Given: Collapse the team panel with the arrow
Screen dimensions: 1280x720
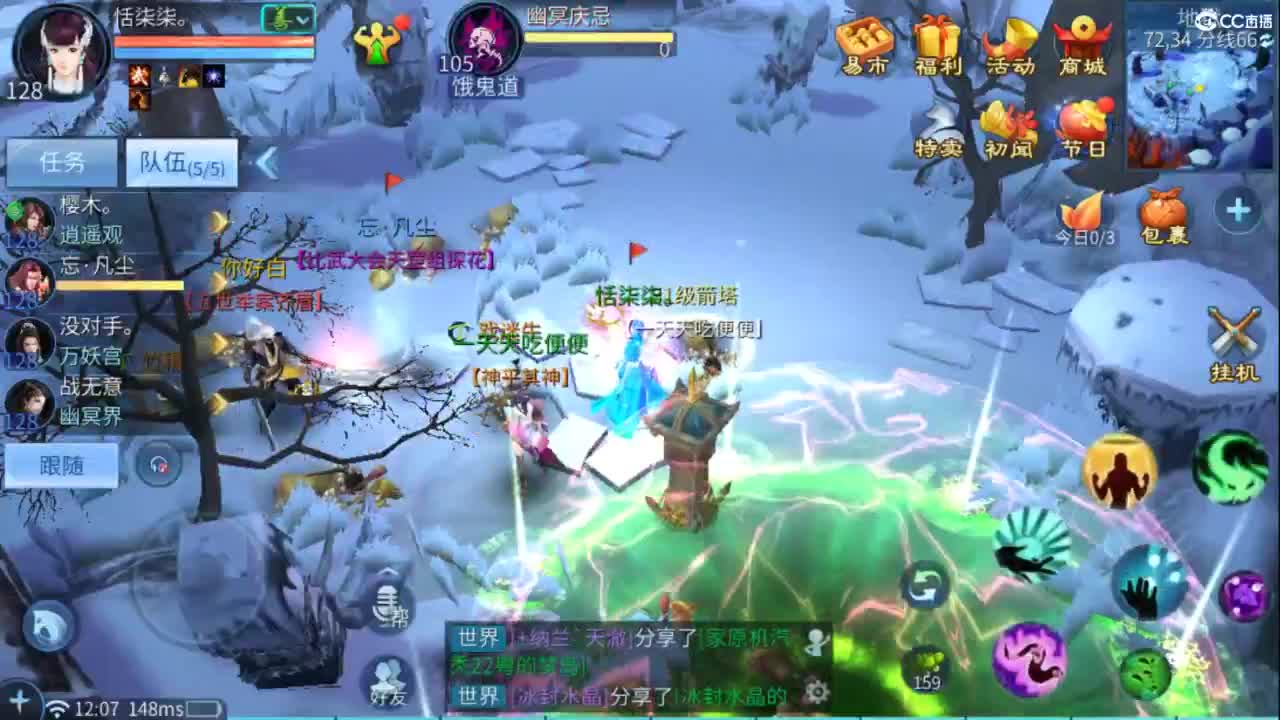Looking at the screenshot, I should [x=266, y=161].
